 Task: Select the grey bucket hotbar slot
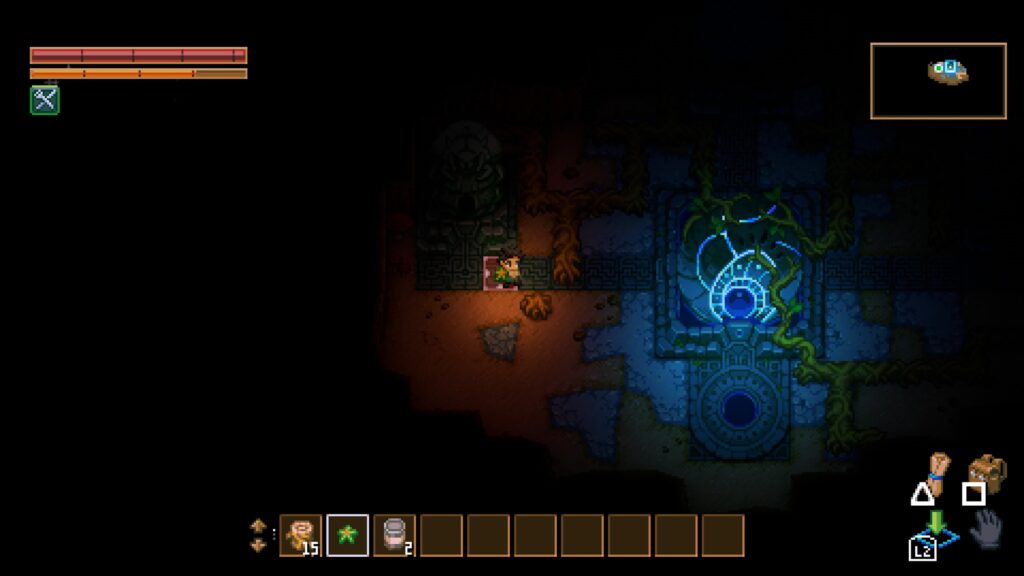coord(394,535)
